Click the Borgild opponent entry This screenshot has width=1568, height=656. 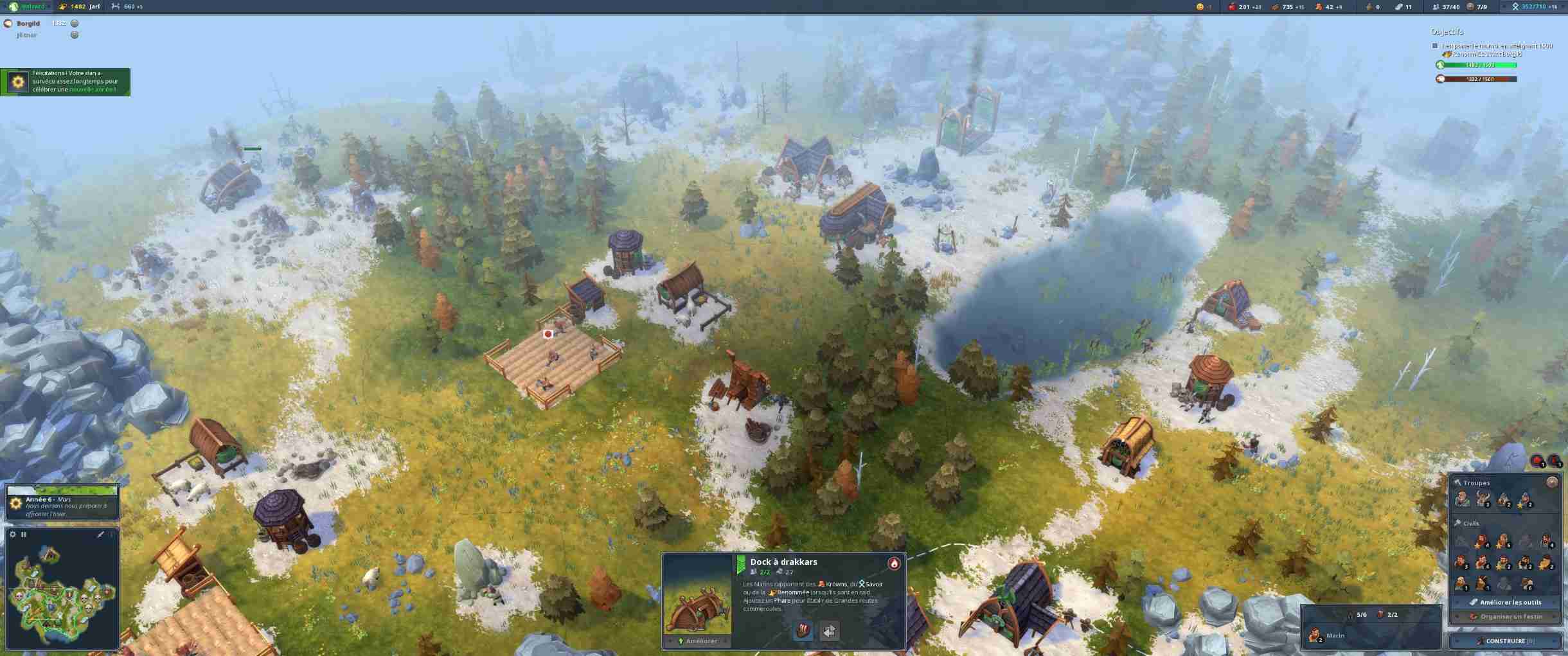(28, 24)
